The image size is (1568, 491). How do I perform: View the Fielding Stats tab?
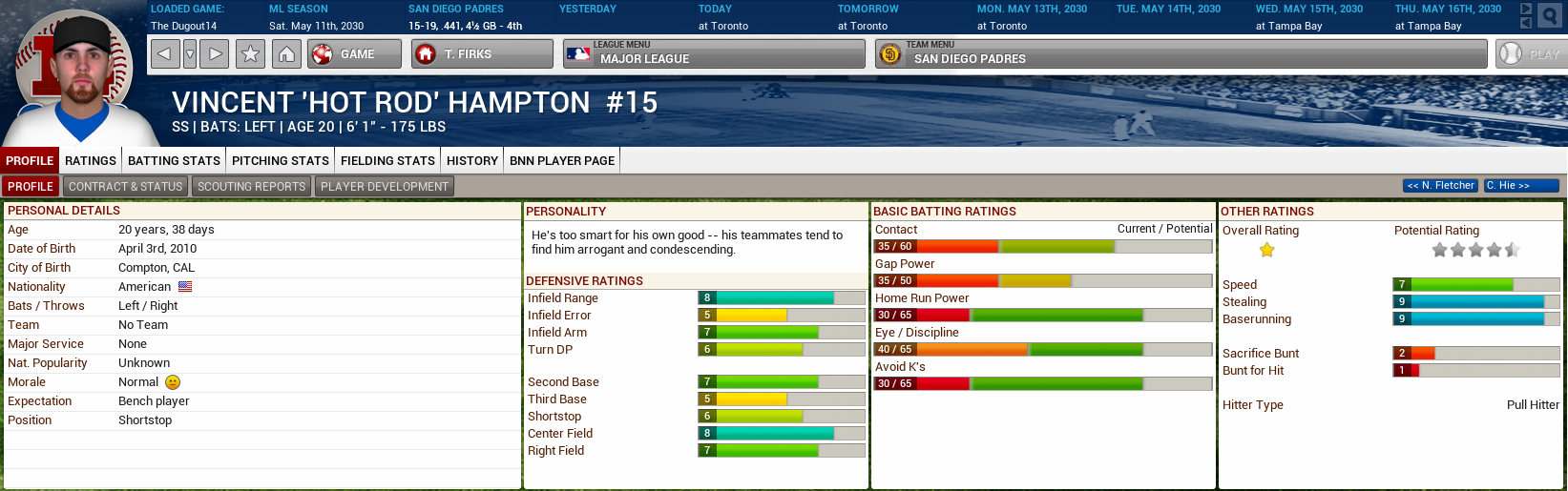point(387,161)
